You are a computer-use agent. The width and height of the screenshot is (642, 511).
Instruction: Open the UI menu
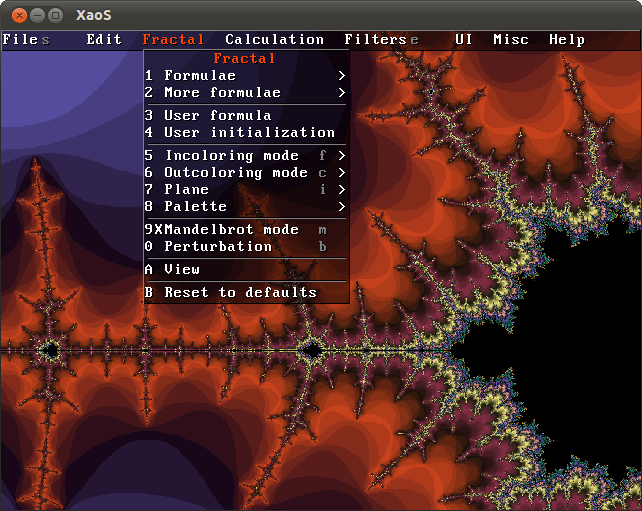pyautogui.click(x=464, y=40)
